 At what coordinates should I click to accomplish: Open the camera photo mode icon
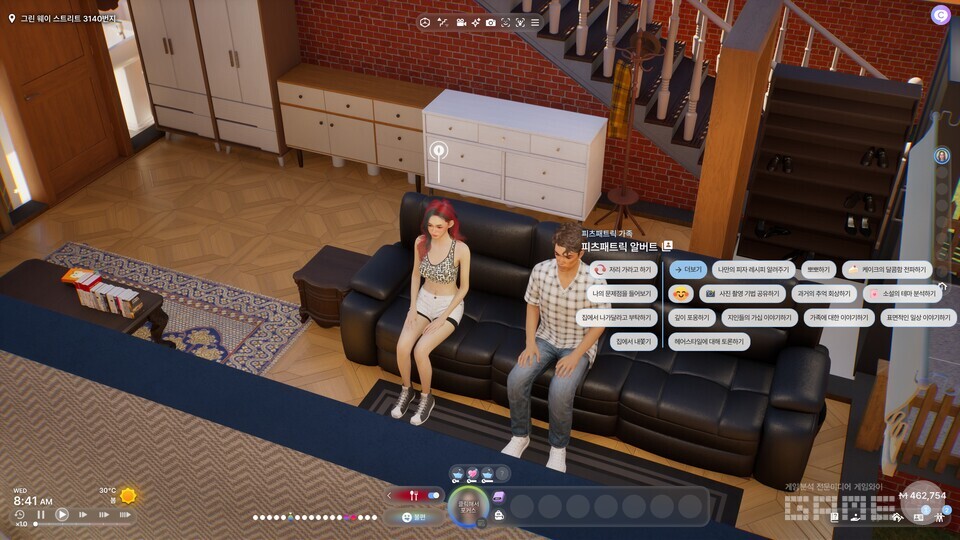point(491,22)
